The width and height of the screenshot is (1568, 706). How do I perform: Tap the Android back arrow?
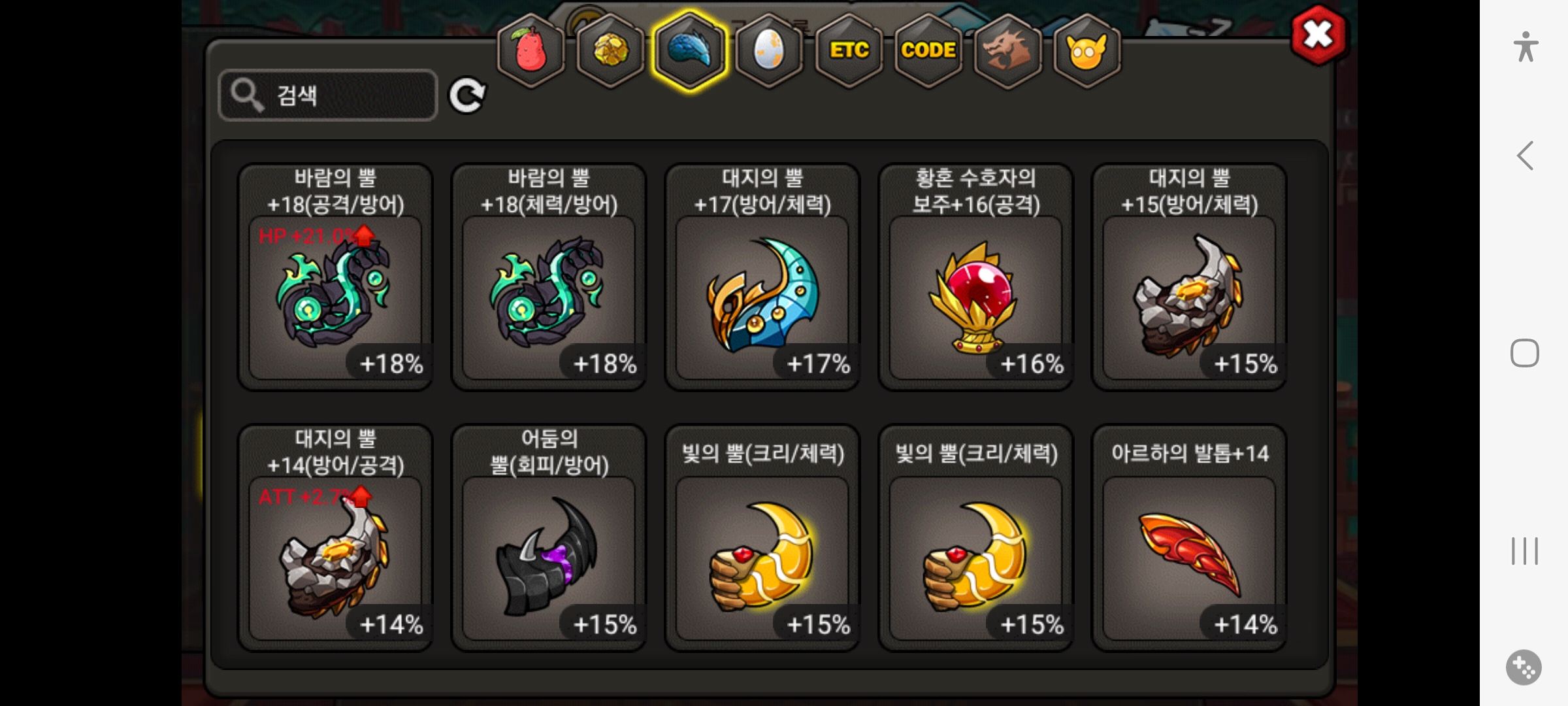tap(1525, 156)
